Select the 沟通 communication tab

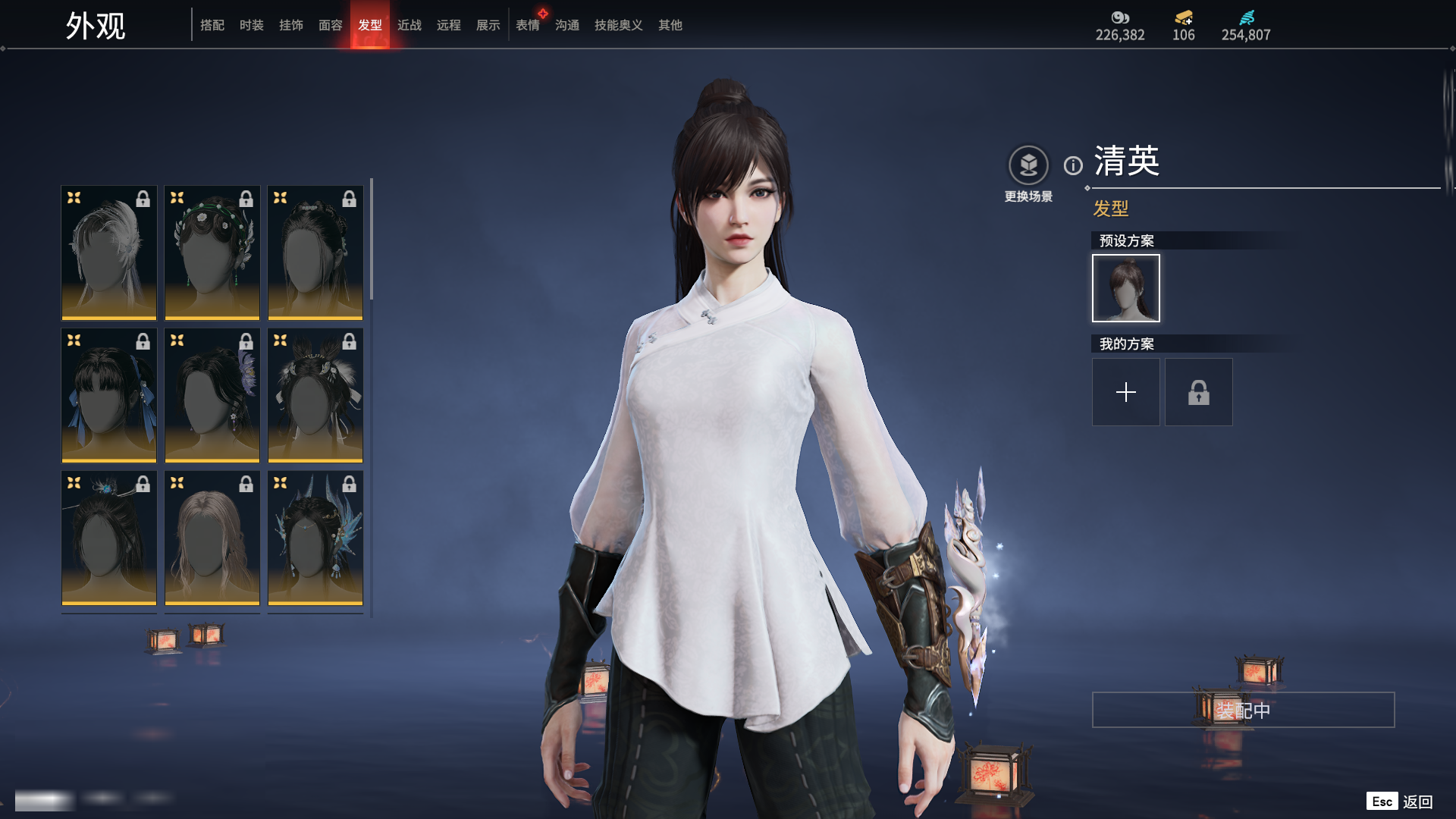567,25
